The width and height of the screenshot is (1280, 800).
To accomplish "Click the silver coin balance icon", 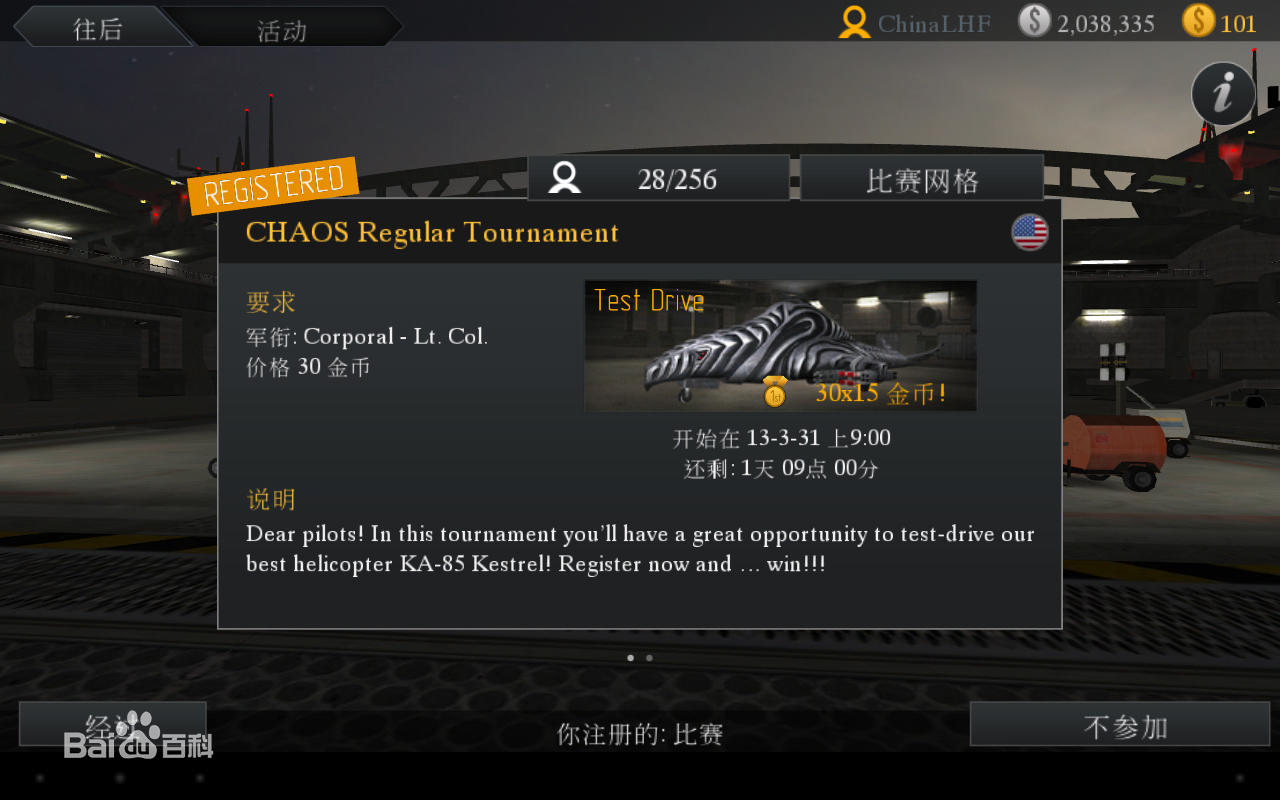I will pyautogui.click(x=1034, y=22).
